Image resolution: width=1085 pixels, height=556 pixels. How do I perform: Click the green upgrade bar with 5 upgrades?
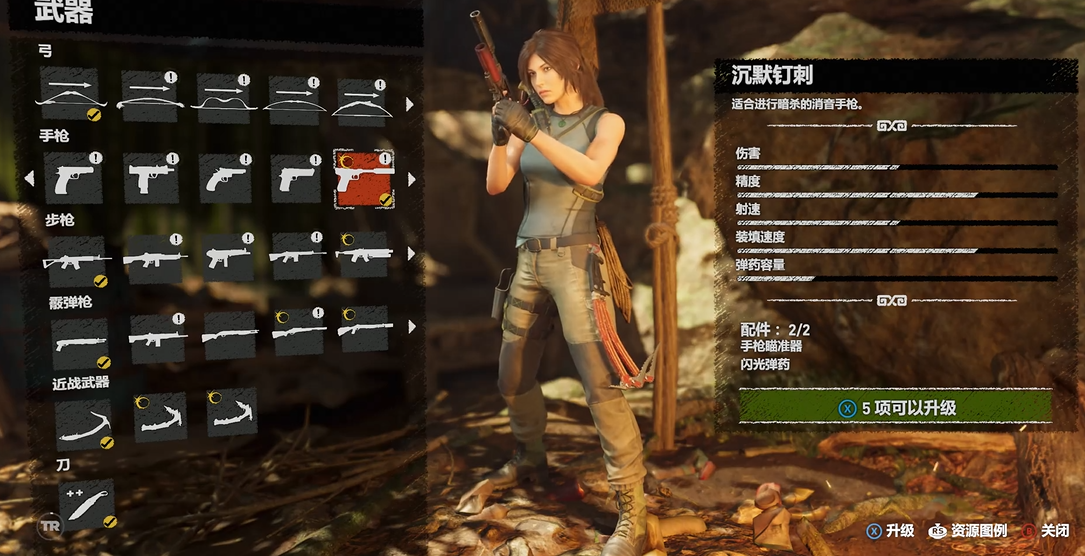pos(895,408)
